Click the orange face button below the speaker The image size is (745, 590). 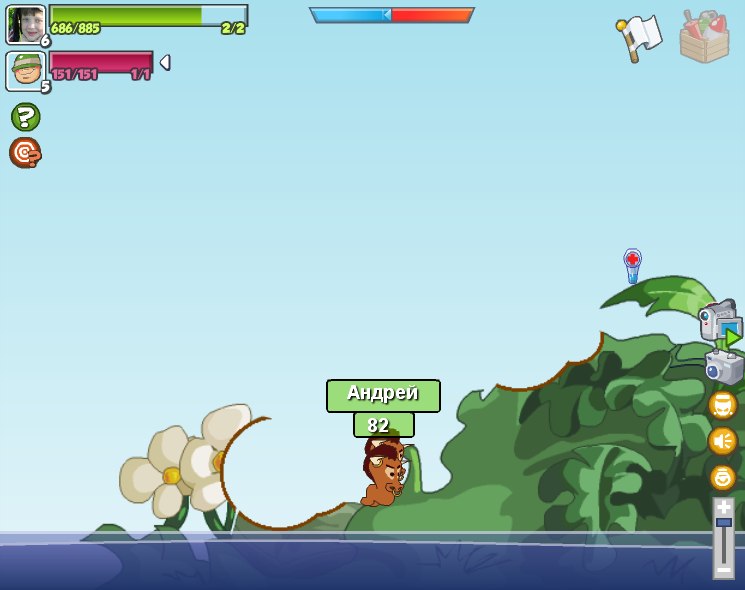(x=722, y=477)
